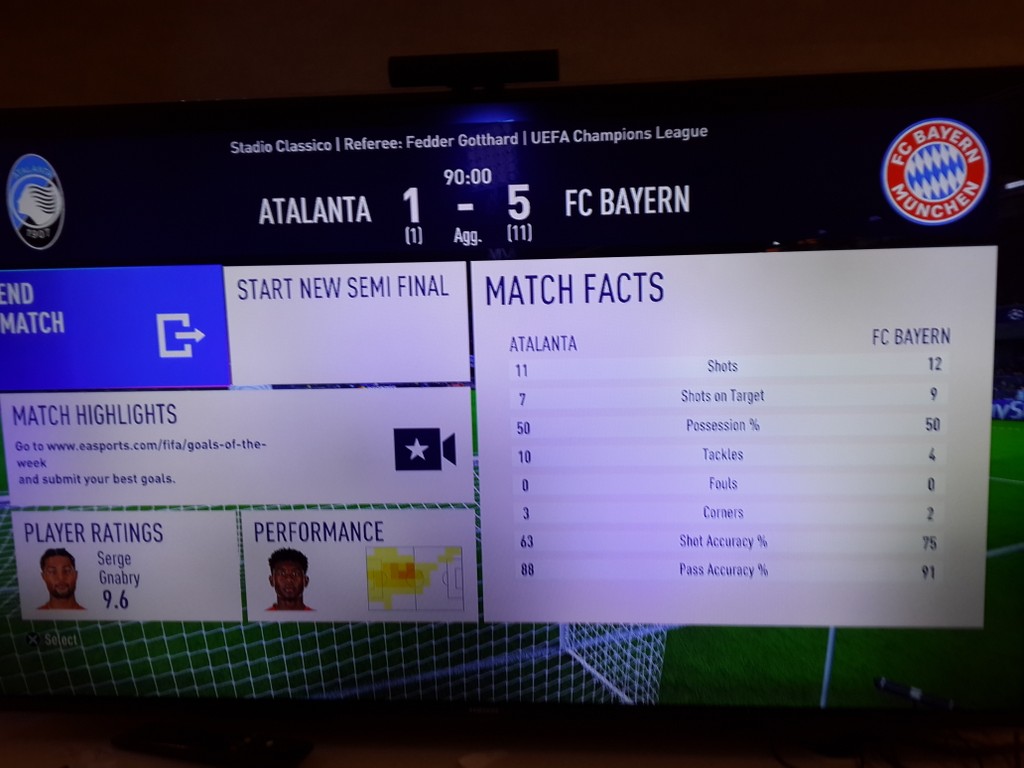Open the Performance heatmap tile
Screen dimensions: 1024x768
pos(360,565)
